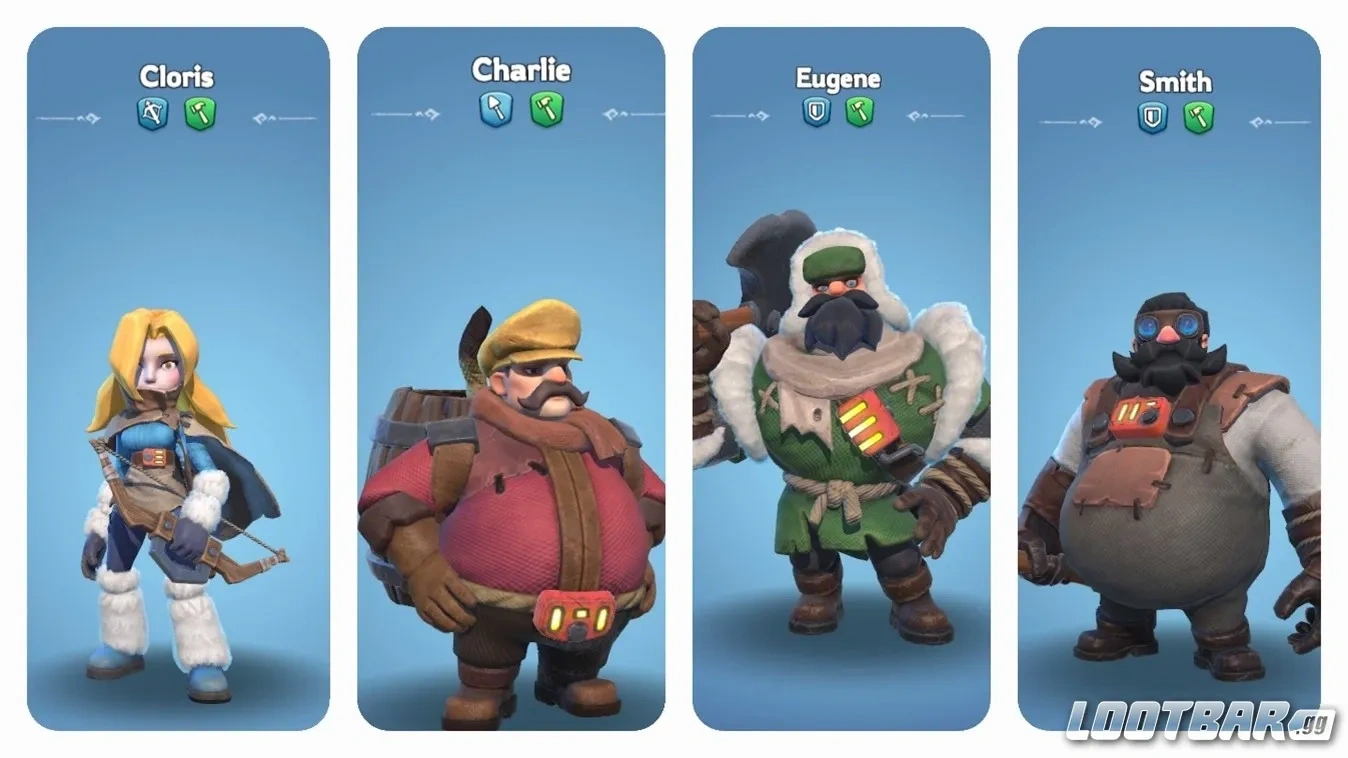Click the shield class icon under Eugene
Viewport: 1348px width, 758px height.
click(x=817, y=110)
